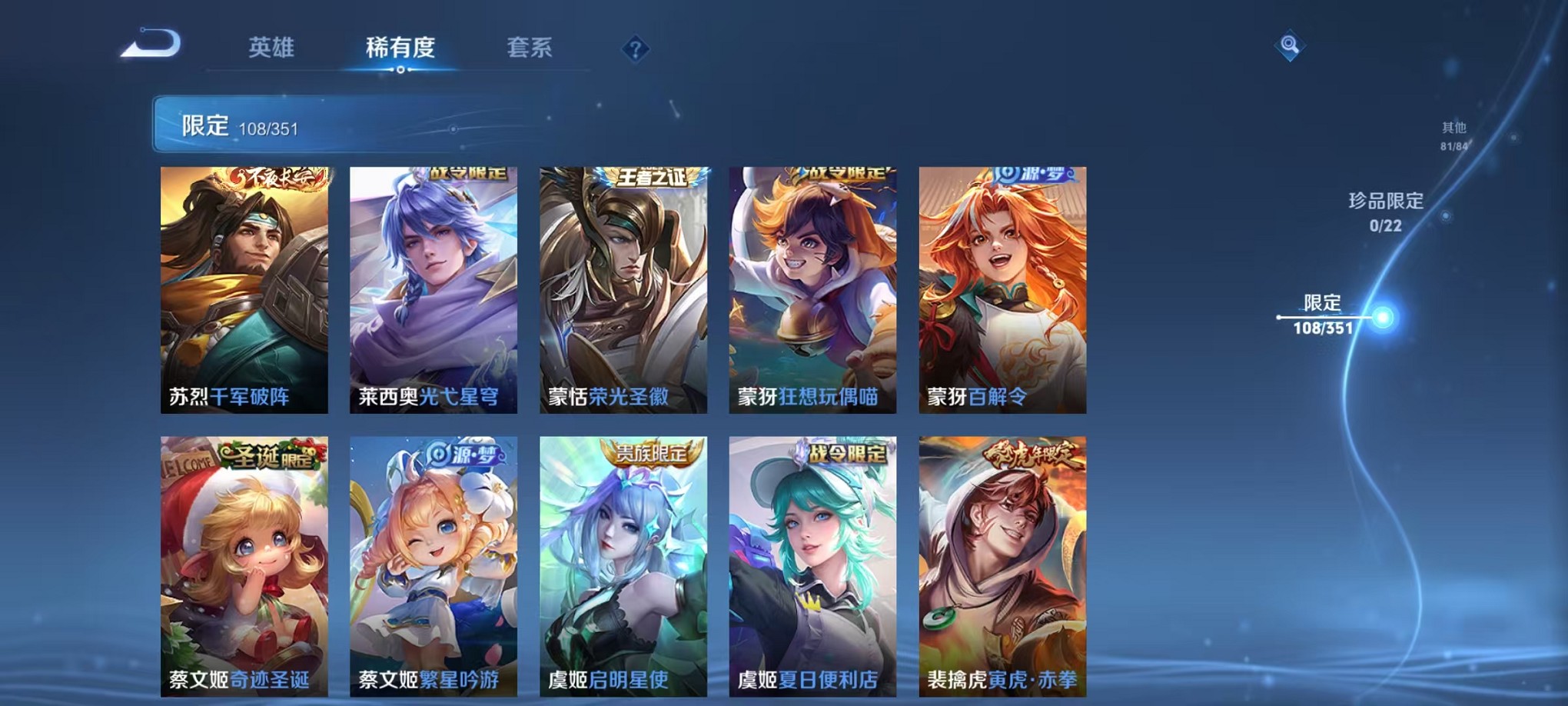Click the 王者之证 badge on 蒙恬's card
This screenshot has height=706, width=1568.
pyautogui.click(x=653, y=177)
